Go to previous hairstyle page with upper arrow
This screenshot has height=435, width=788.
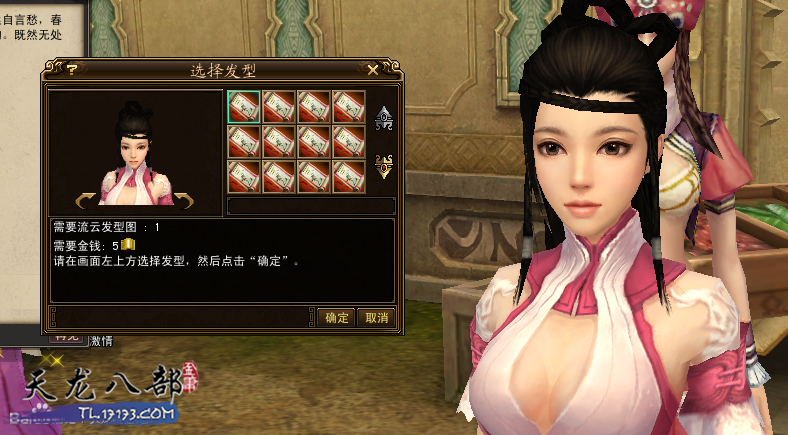click(383, 120)
